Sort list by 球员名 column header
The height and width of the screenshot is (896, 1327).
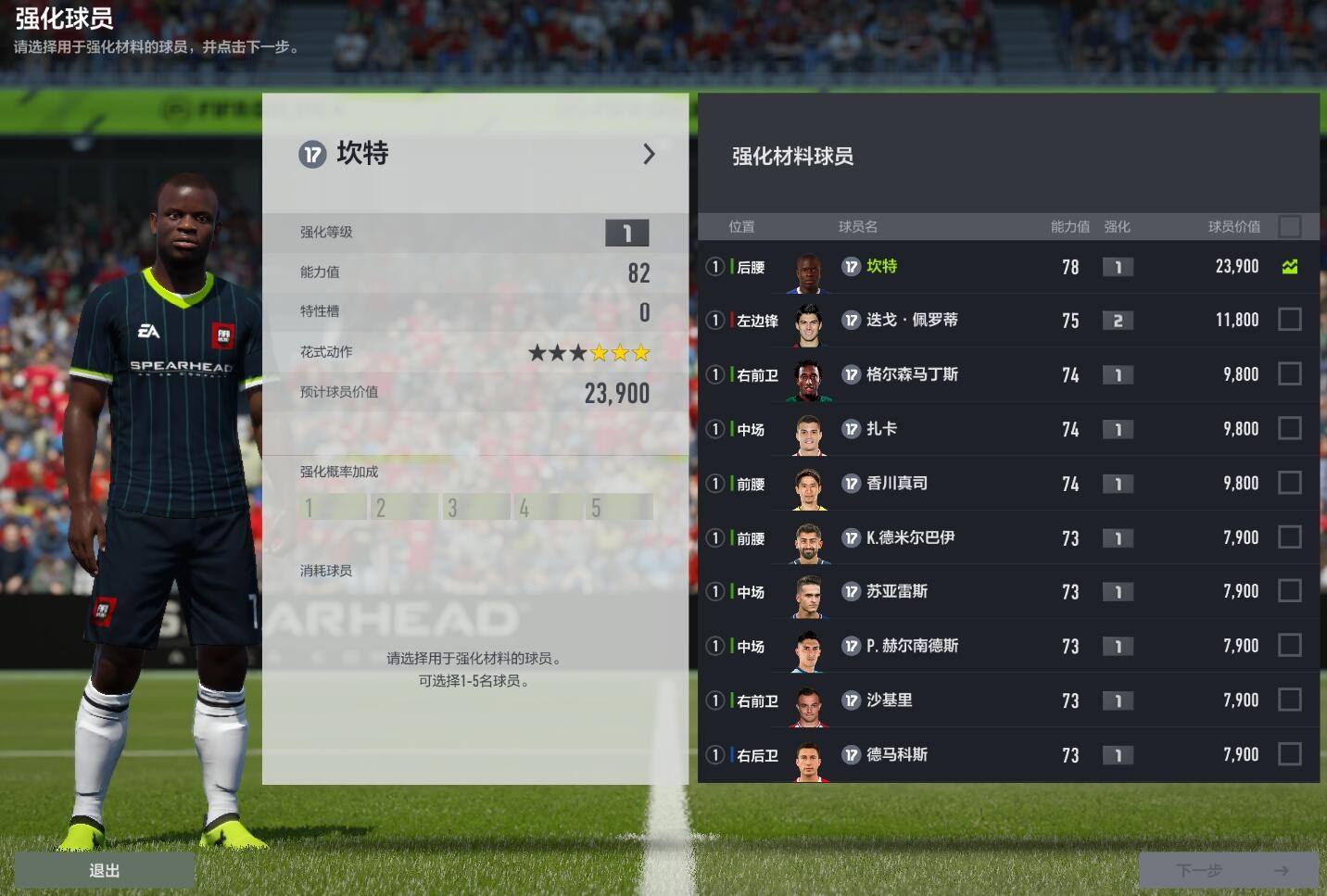pyautogui.click(x=857, y=227)
